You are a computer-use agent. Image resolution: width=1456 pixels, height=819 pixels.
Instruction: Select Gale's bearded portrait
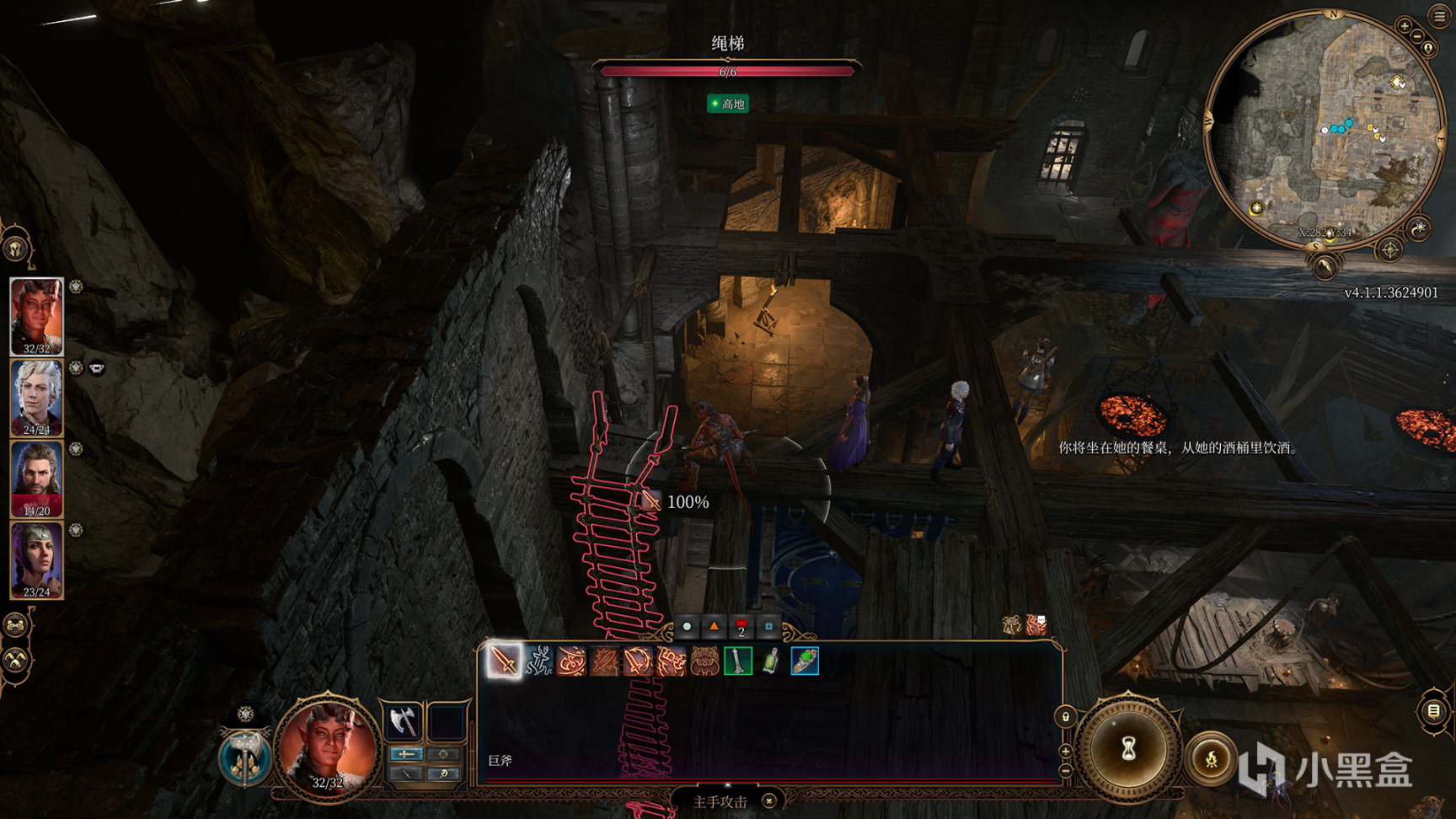click(x=36, y=478)
